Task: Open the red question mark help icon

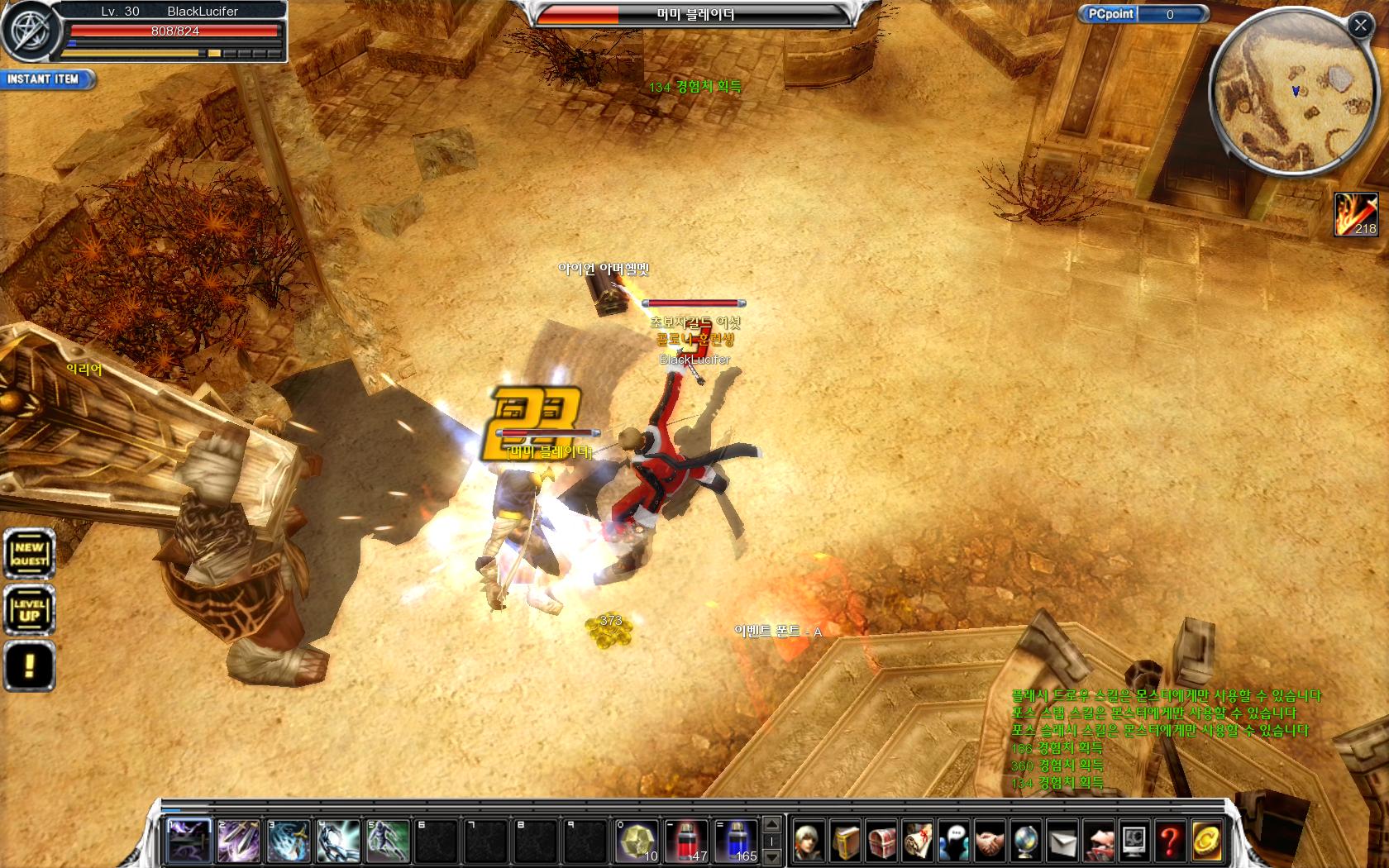Action: click(1170, 842)
